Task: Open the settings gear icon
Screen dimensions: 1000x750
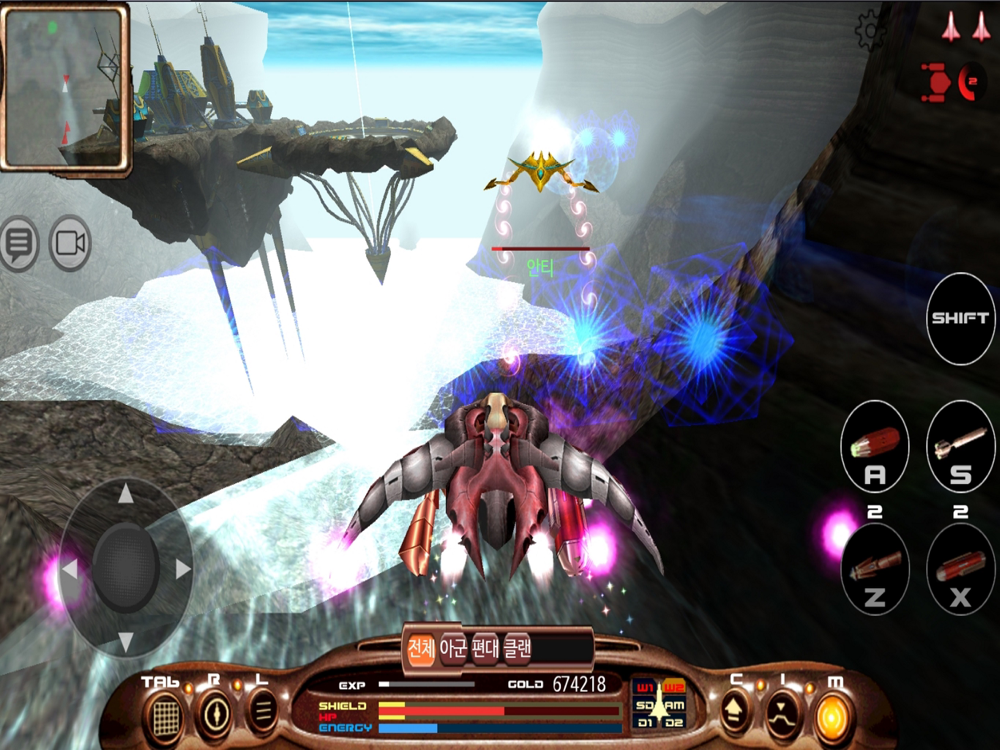Action: click(871, 30)
